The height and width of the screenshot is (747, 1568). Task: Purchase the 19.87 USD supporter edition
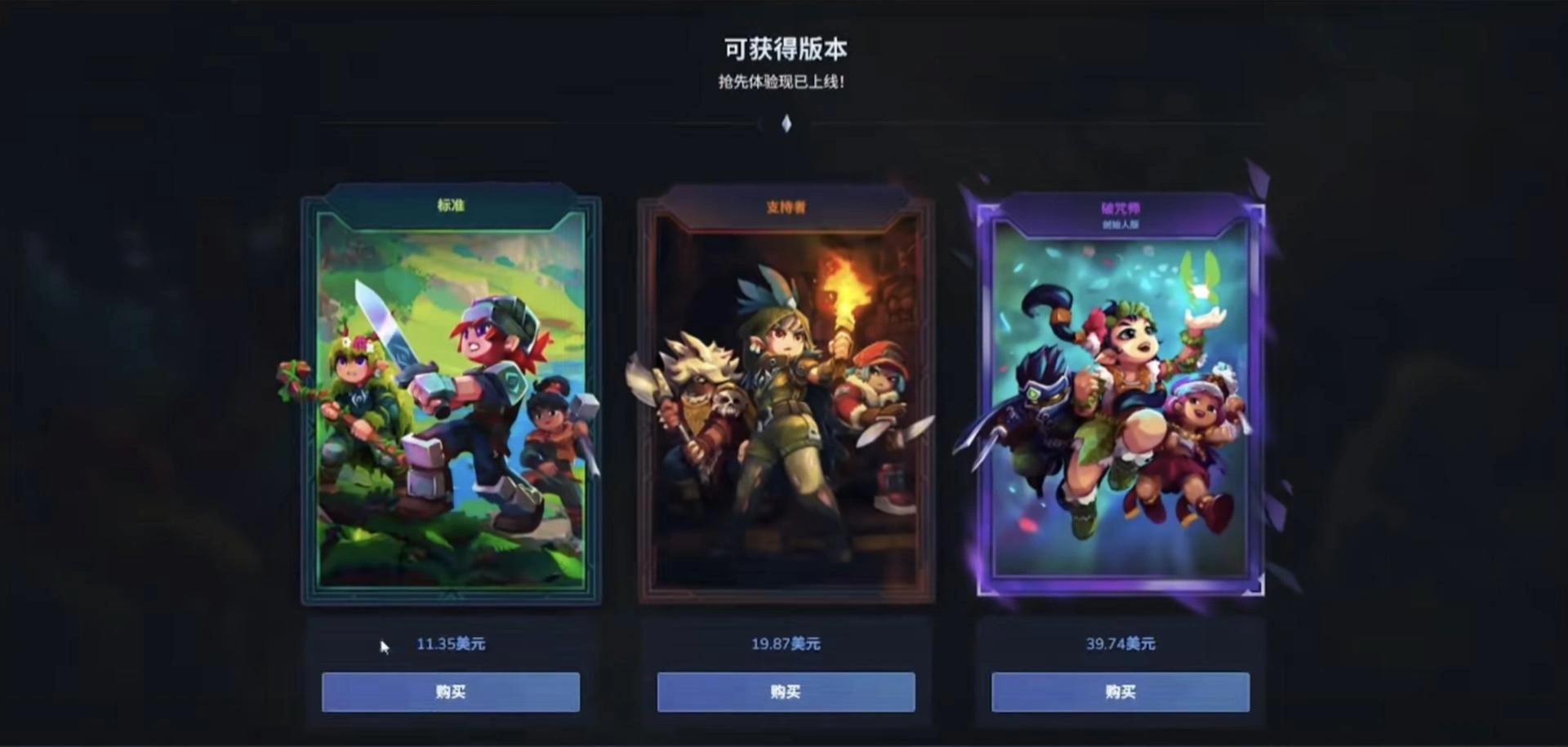[786, 692]
